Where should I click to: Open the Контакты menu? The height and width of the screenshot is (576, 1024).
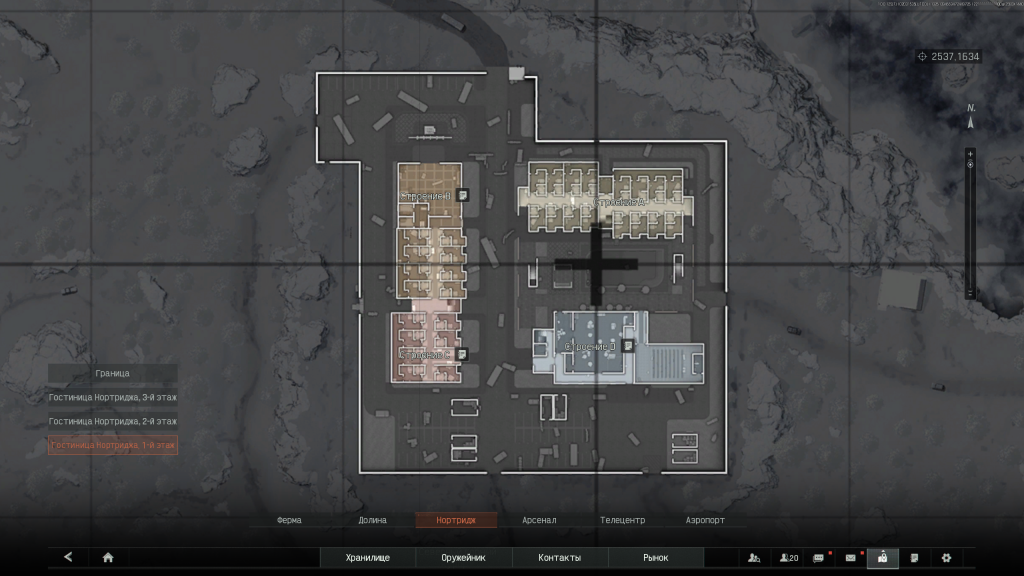(559, 558)
